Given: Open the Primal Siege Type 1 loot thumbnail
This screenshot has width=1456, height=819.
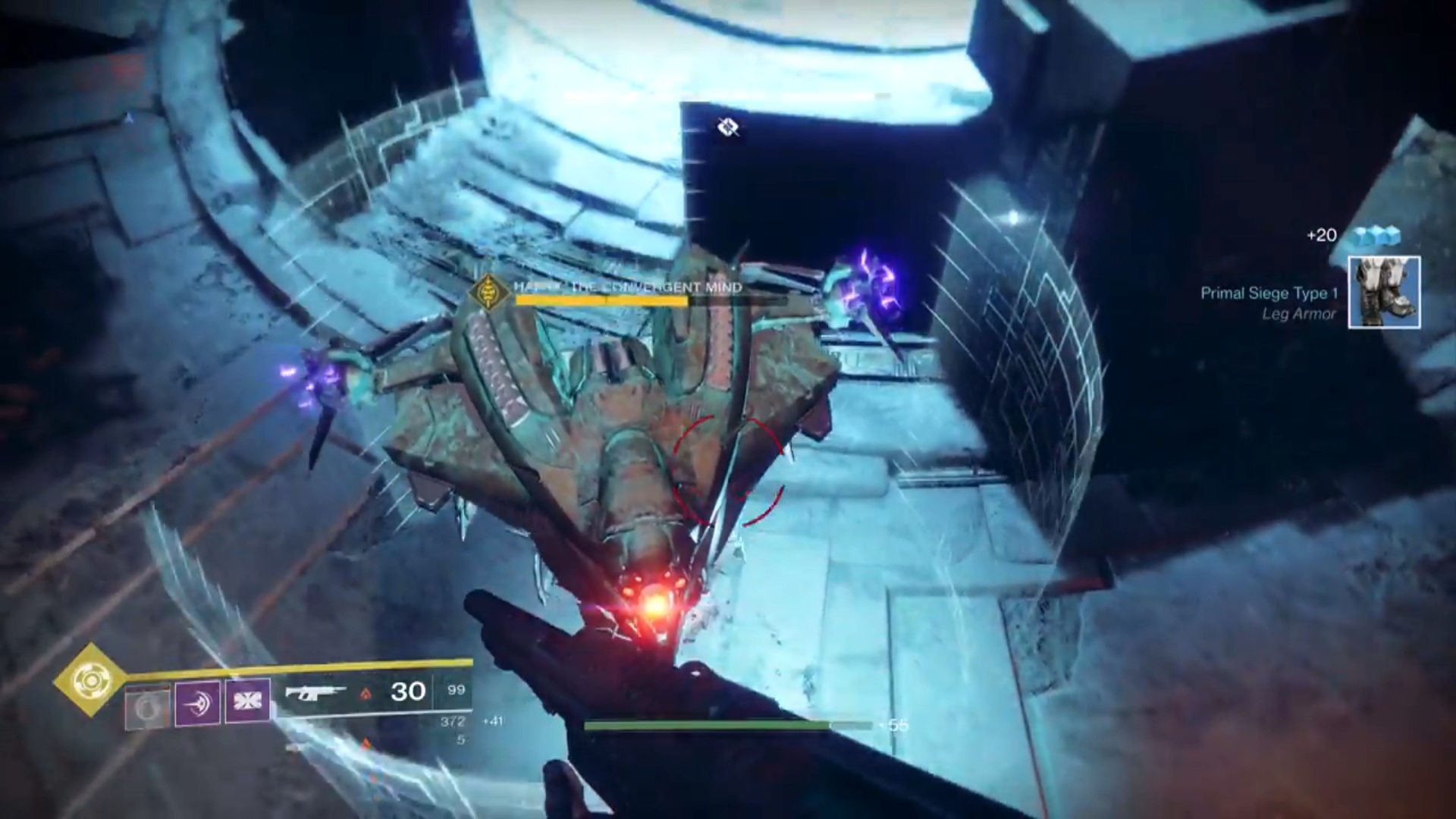Looking at the screenshot, I should 1384,293.
